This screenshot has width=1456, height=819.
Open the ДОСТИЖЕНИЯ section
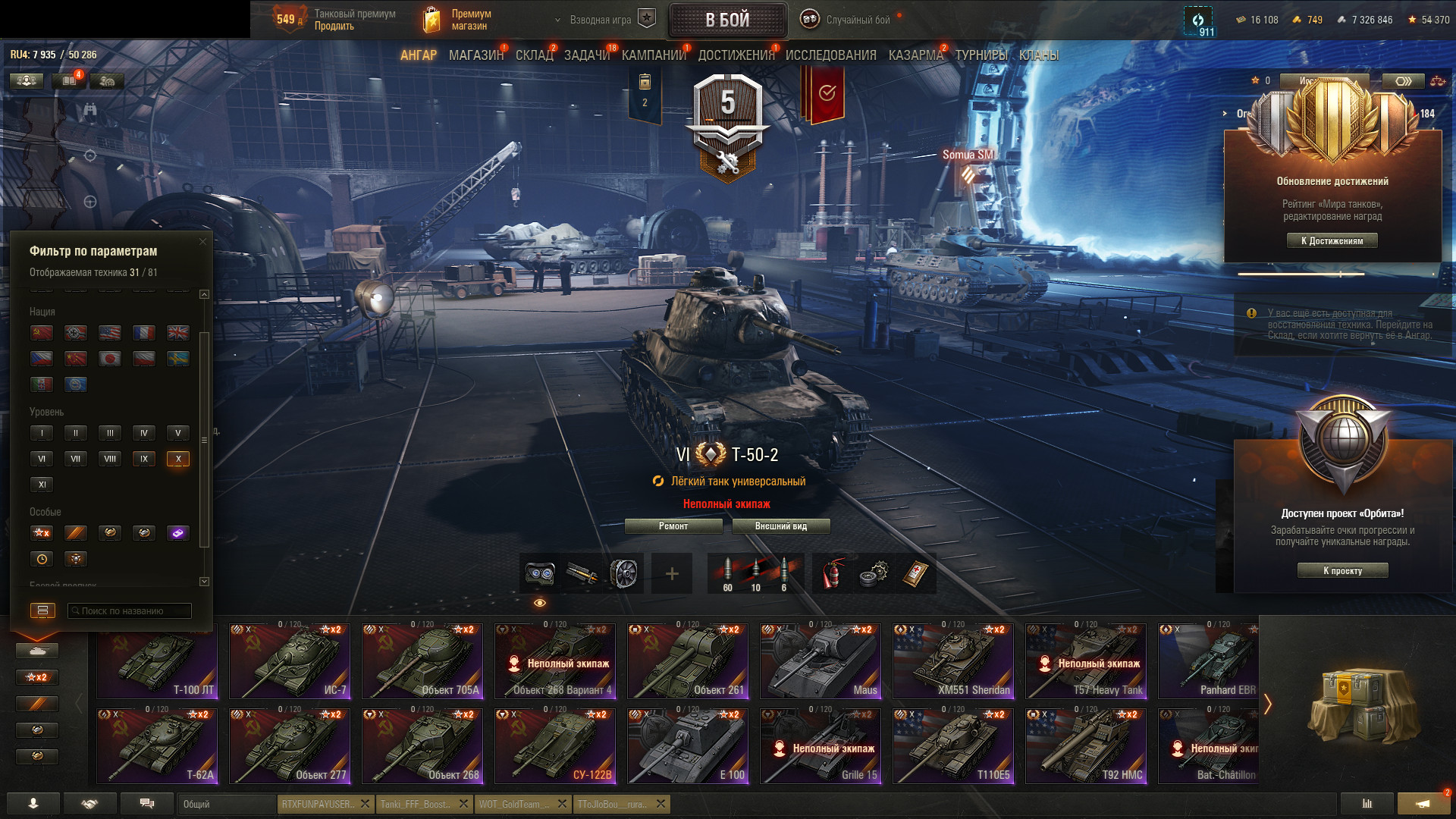(736, 55)
